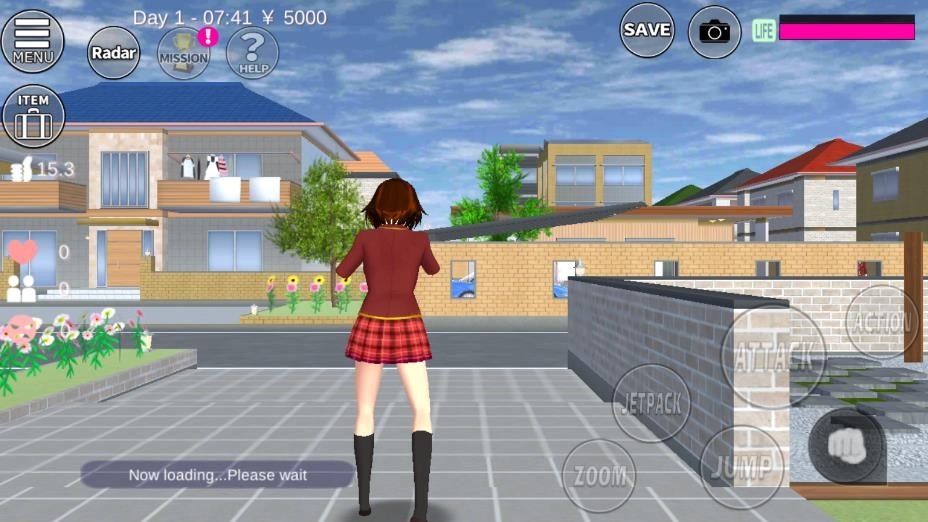Make the character JUMP

(741, 467)
